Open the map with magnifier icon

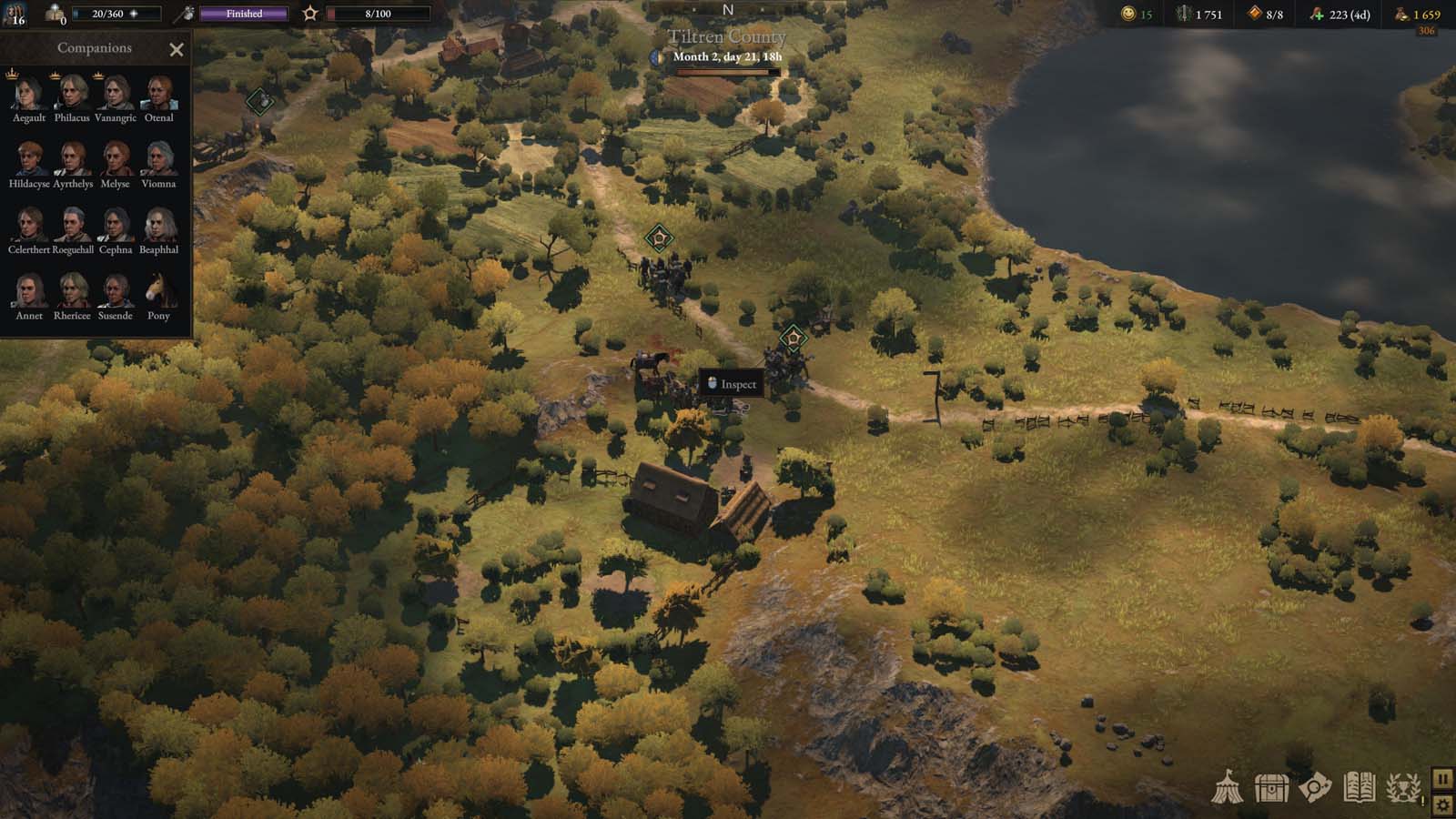point(1315,788)
